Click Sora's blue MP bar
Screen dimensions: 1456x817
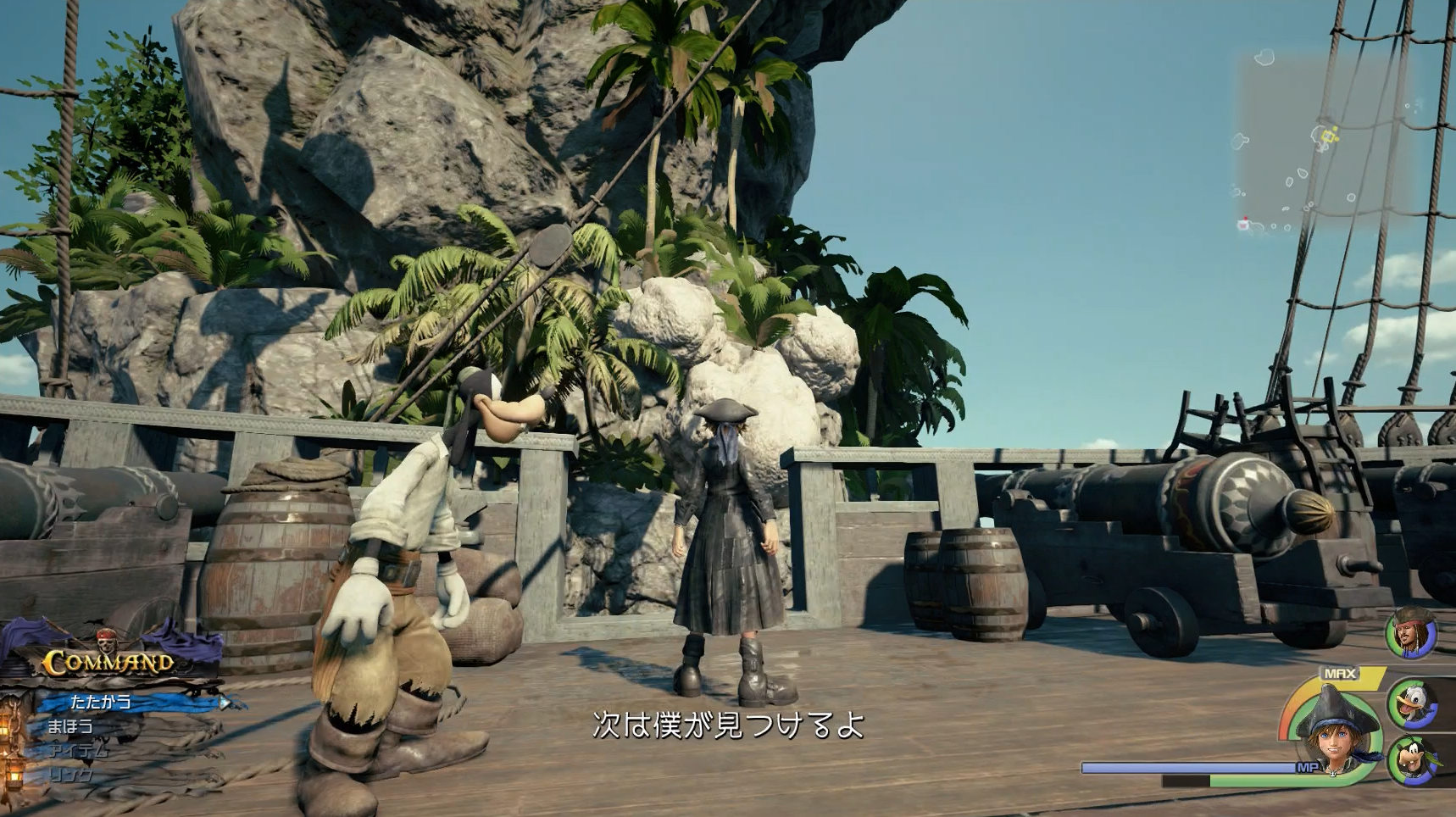click(x=1186, y=768)
